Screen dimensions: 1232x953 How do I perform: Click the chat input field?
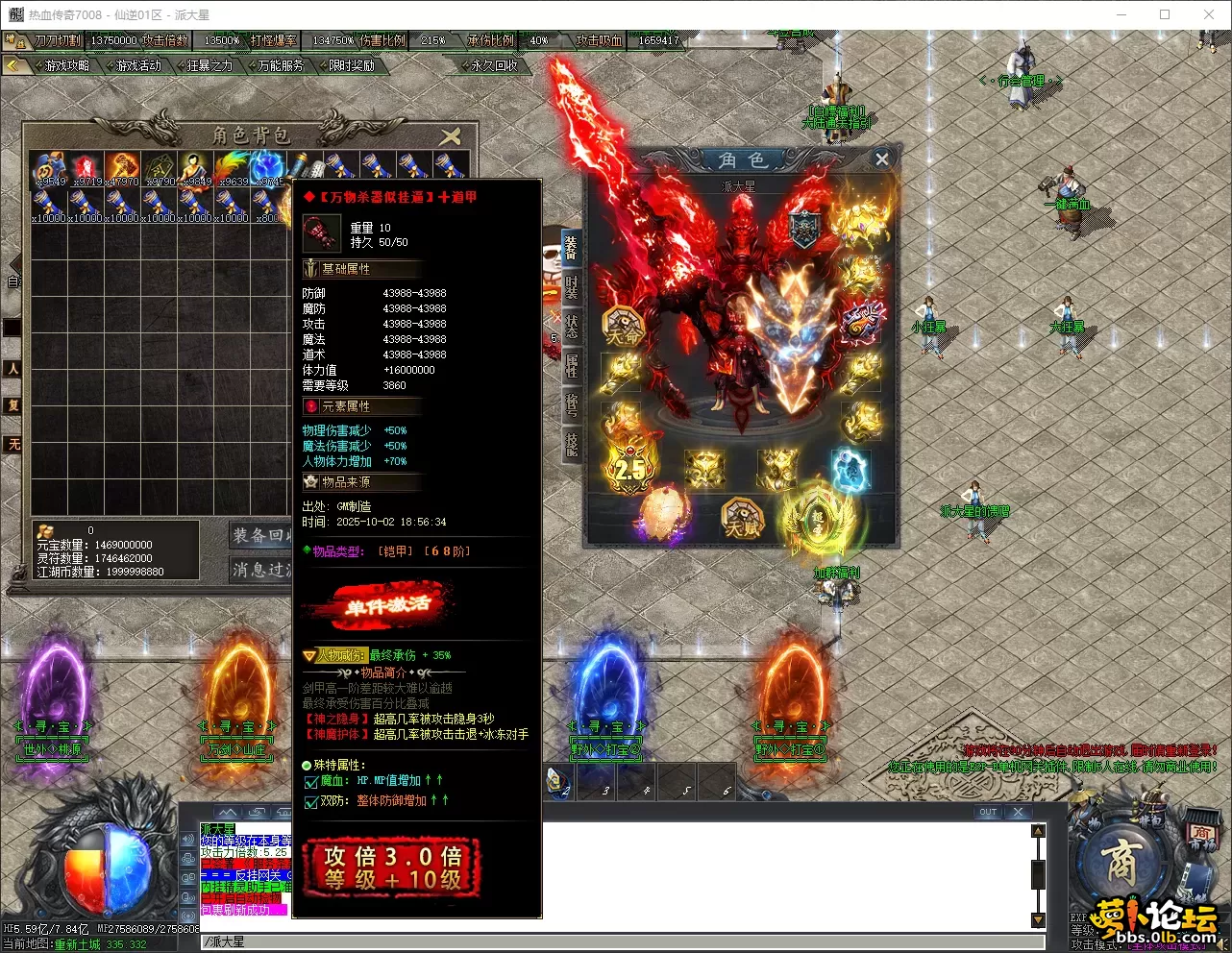click(615, 941)
